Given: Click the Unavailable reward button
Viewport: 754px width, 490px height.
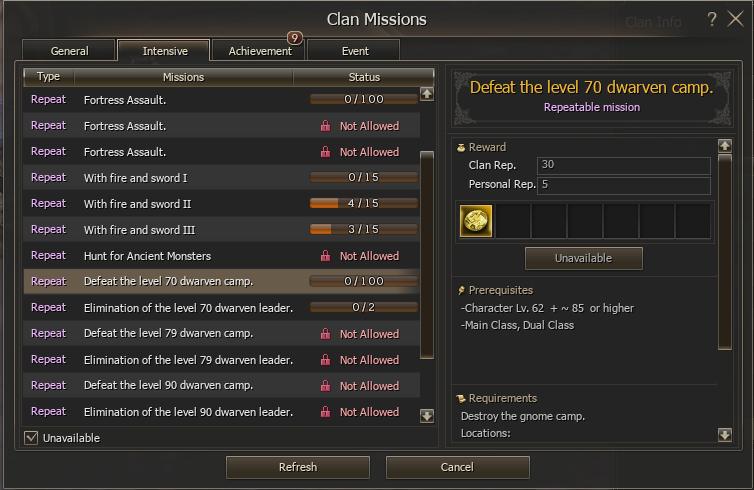Looking at the screenshot, I should [x=584, y=258].
